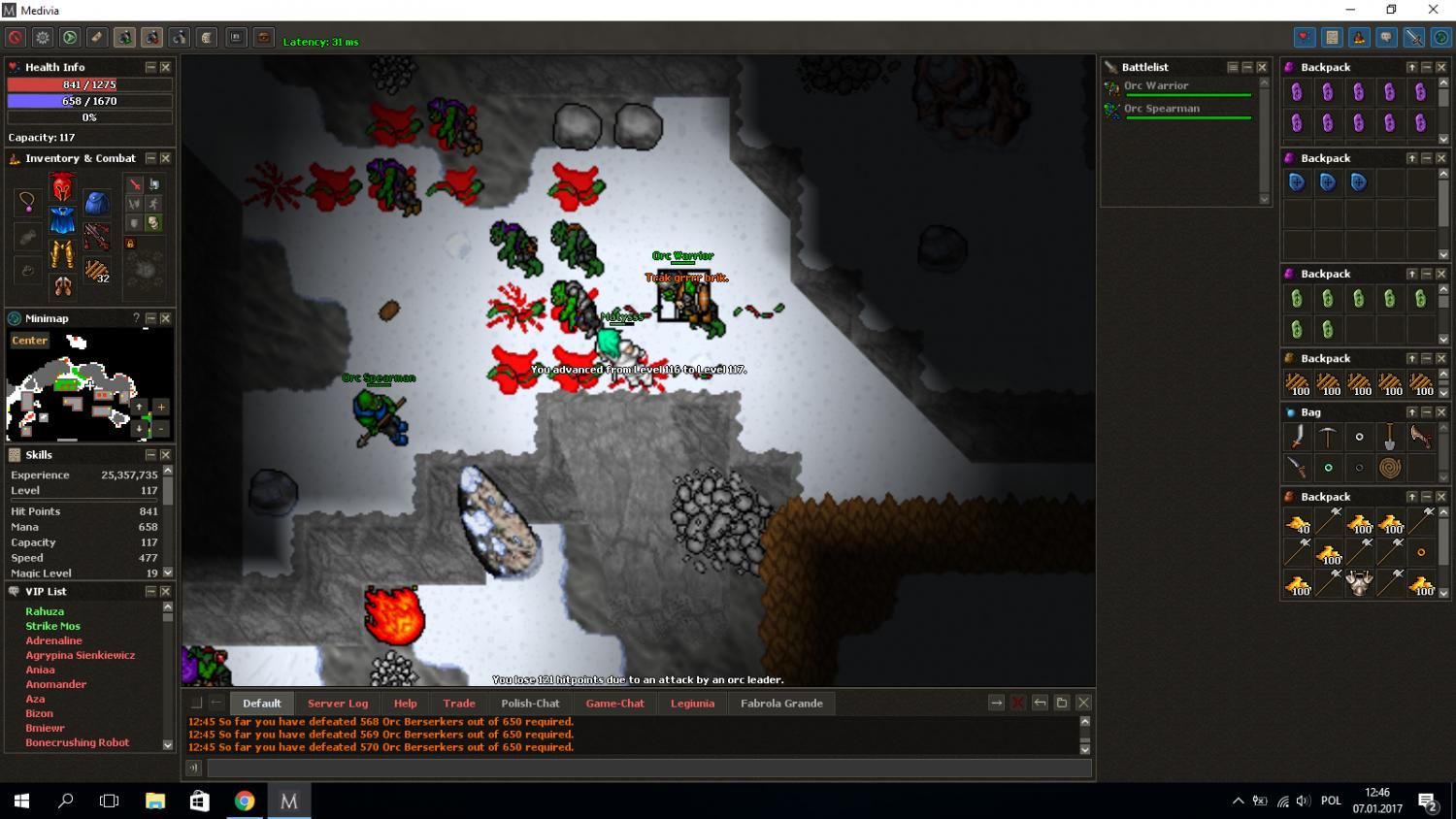1456x819 pixels.
Task: Click the Center button on the minimap
Action: point(29,341)
